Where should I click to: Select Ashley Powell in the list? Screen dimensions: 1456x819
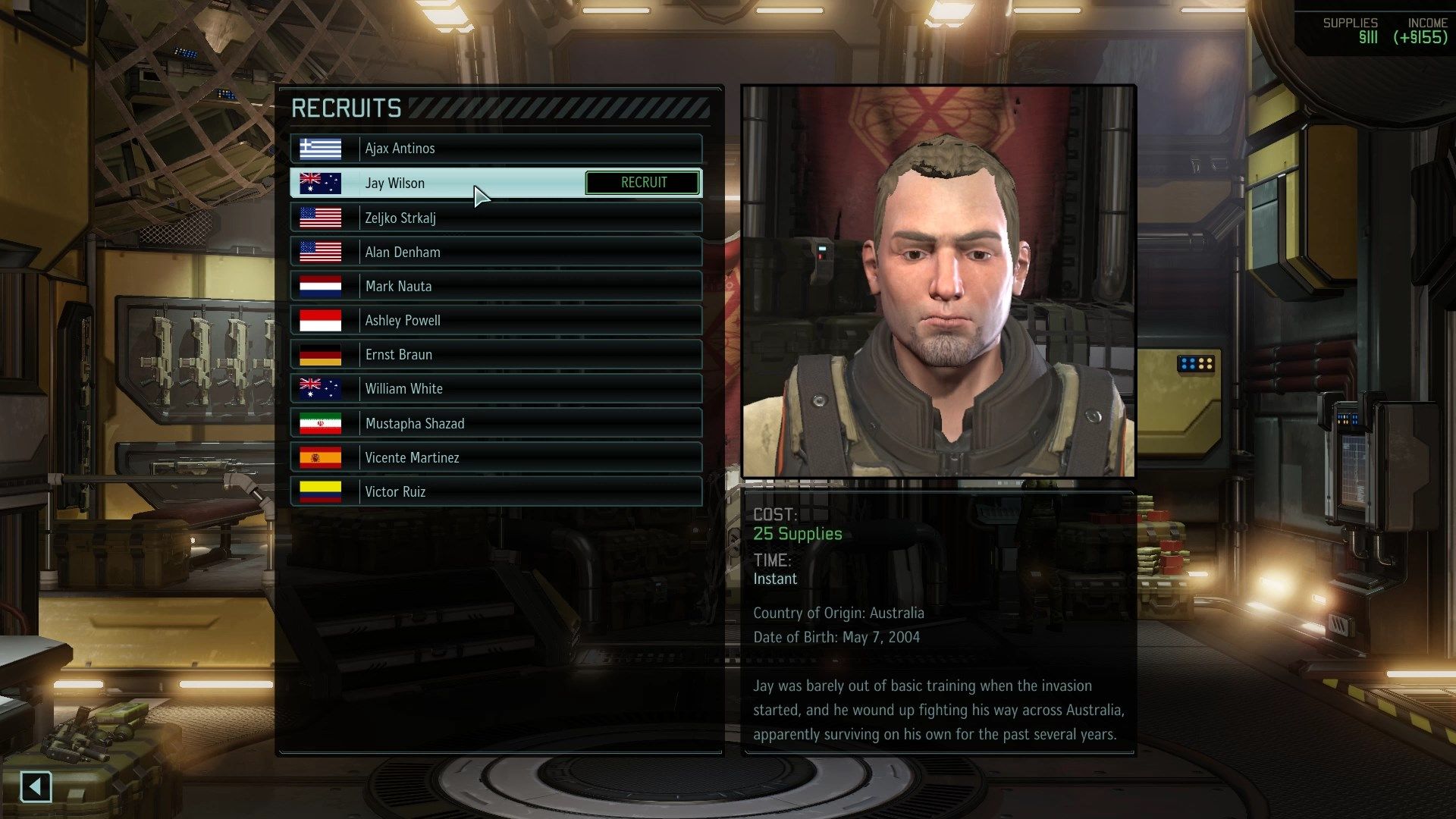tap(496, 320)
